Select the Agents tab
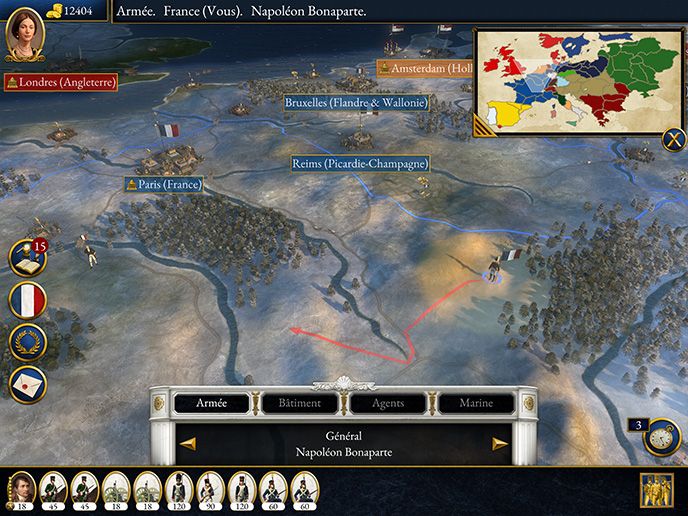Screen dimensions: 688x516 388,403
